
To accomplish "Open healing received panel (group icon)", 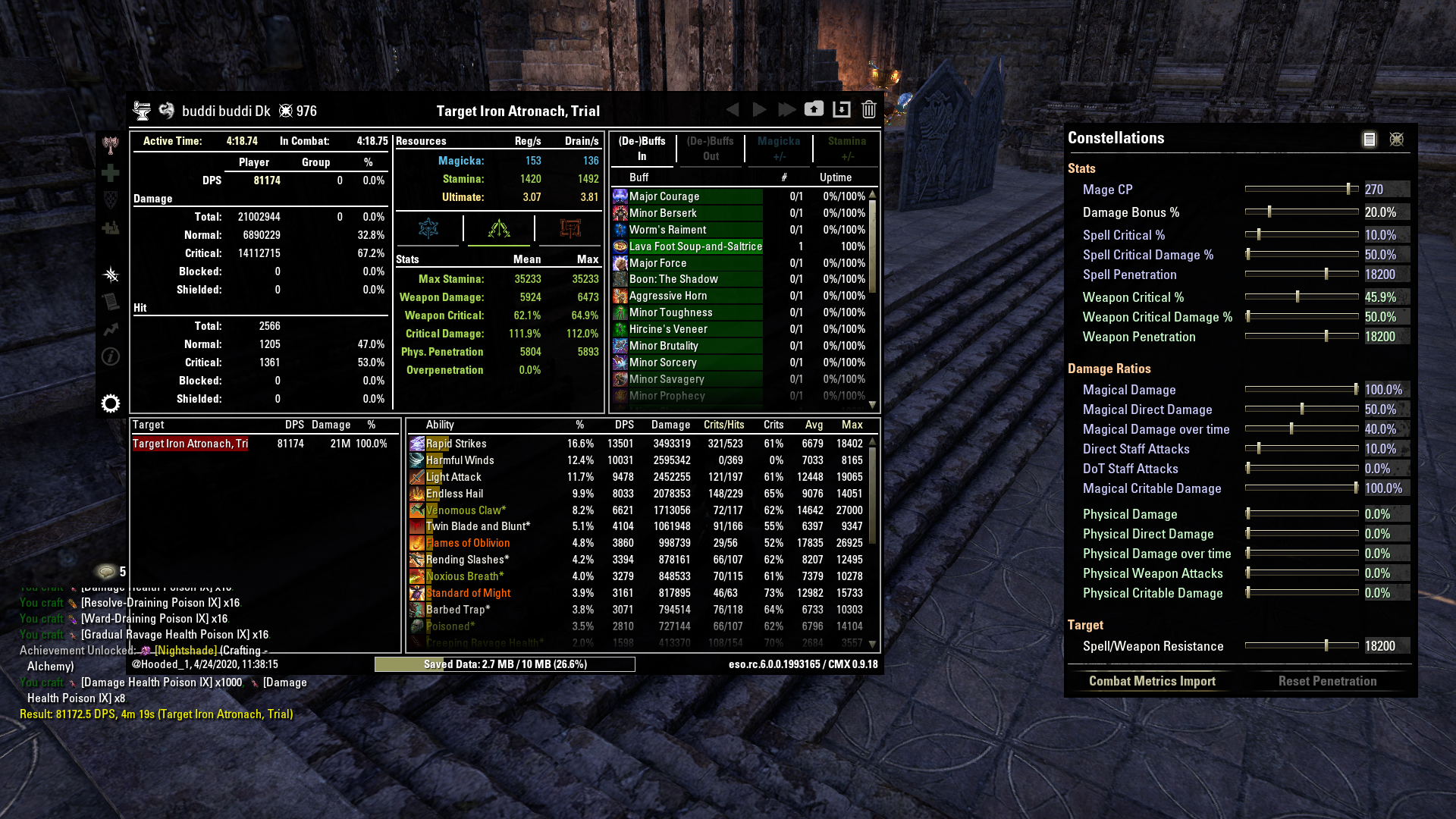I will 111,227.
